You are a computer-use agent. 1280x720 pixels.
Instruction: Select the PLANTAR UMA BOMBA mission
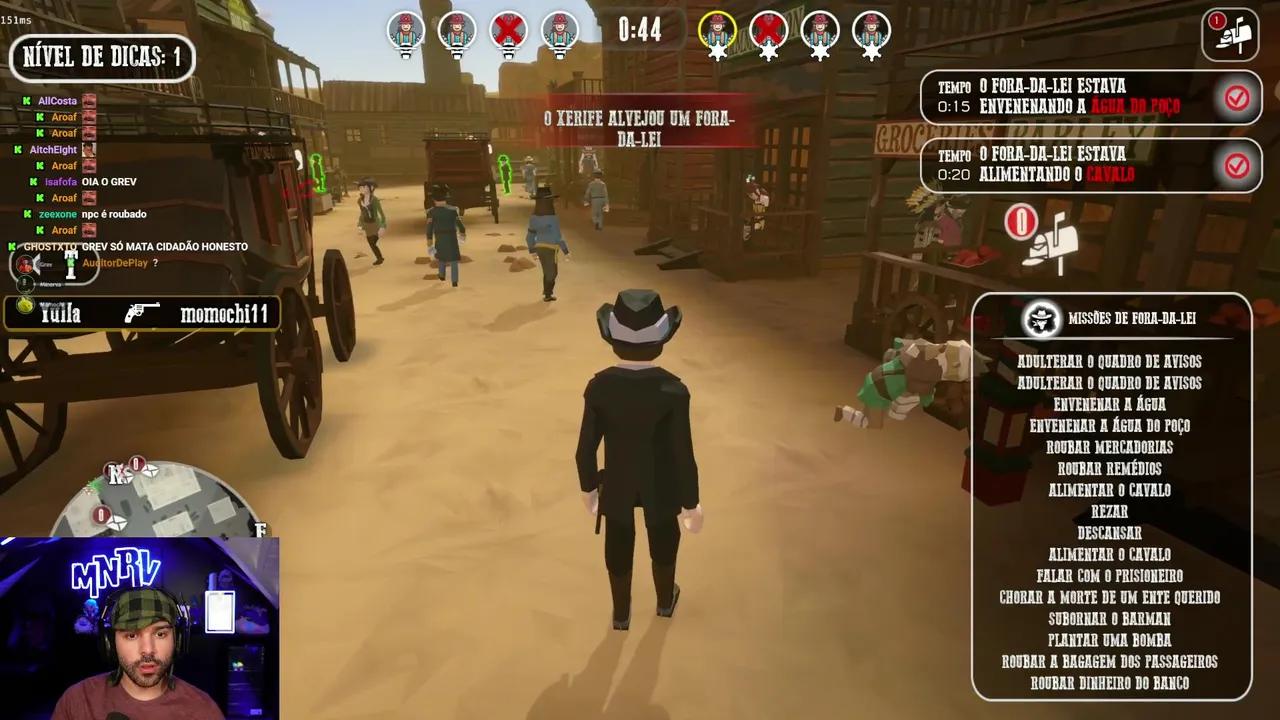point(1109,640)
